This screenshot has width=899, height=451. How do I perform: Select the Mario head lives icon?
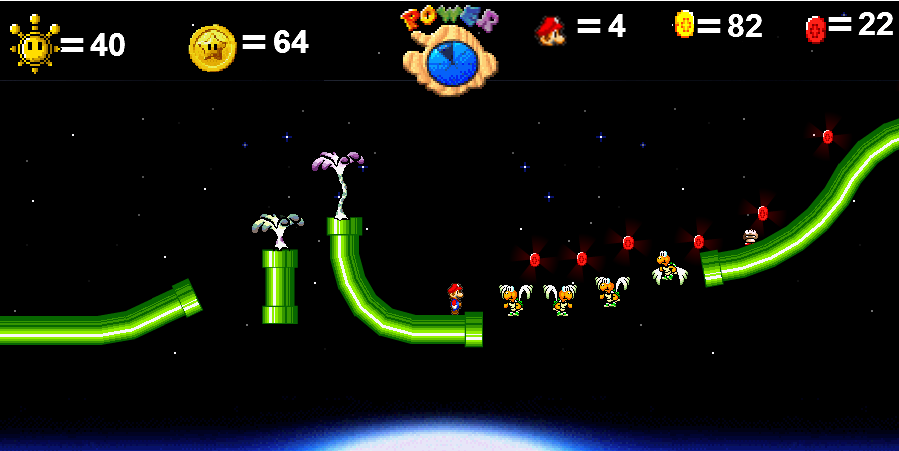(550, 29)
